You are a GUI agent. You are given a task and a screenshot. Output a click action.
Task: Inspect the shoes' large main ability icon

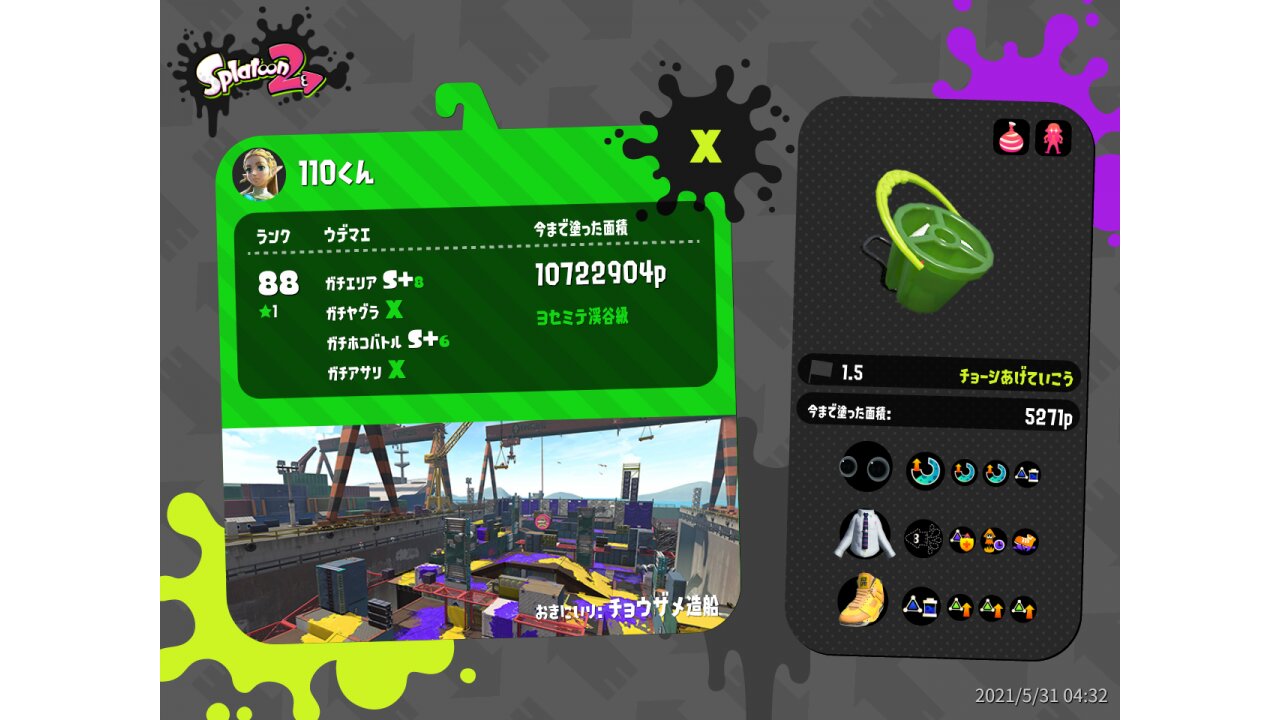(x=921, y=605)
